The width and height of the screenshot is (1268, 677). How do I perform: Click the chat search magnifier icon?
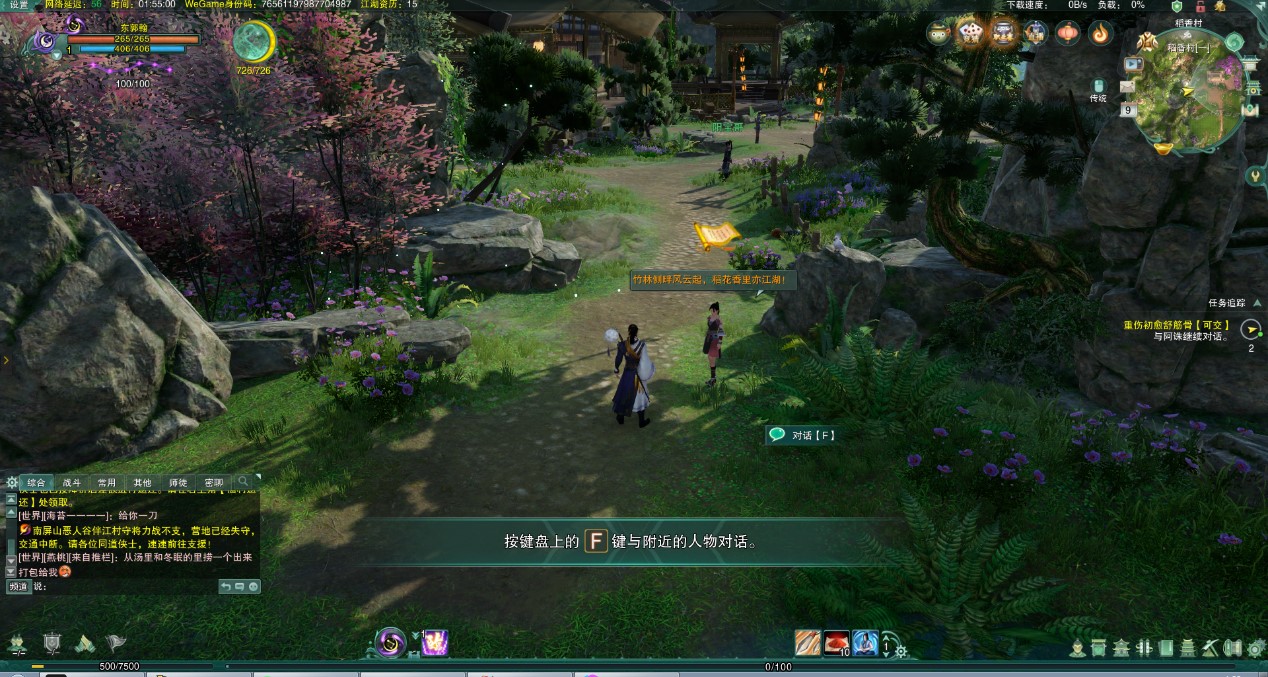243,482
